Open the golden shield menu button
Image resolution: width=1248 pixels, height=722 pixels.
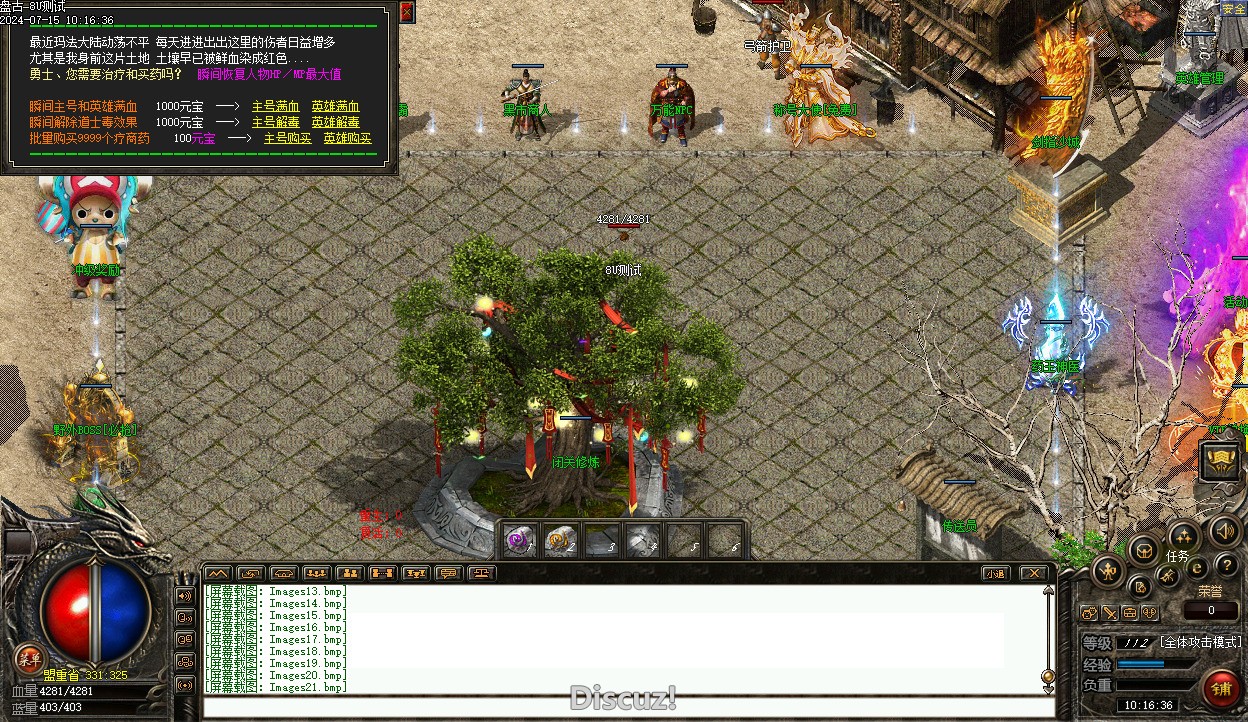[1221, 460]
